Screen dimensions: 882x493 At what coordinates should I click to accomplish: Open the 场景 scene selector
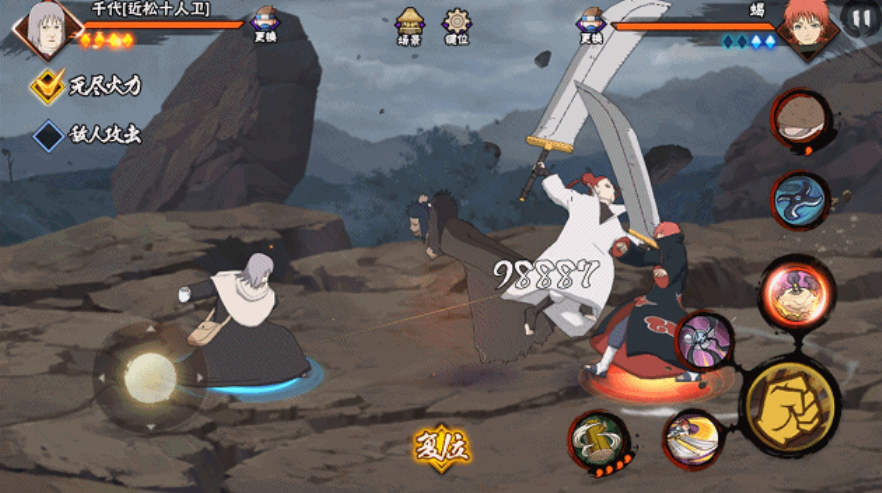click(408, 24)
